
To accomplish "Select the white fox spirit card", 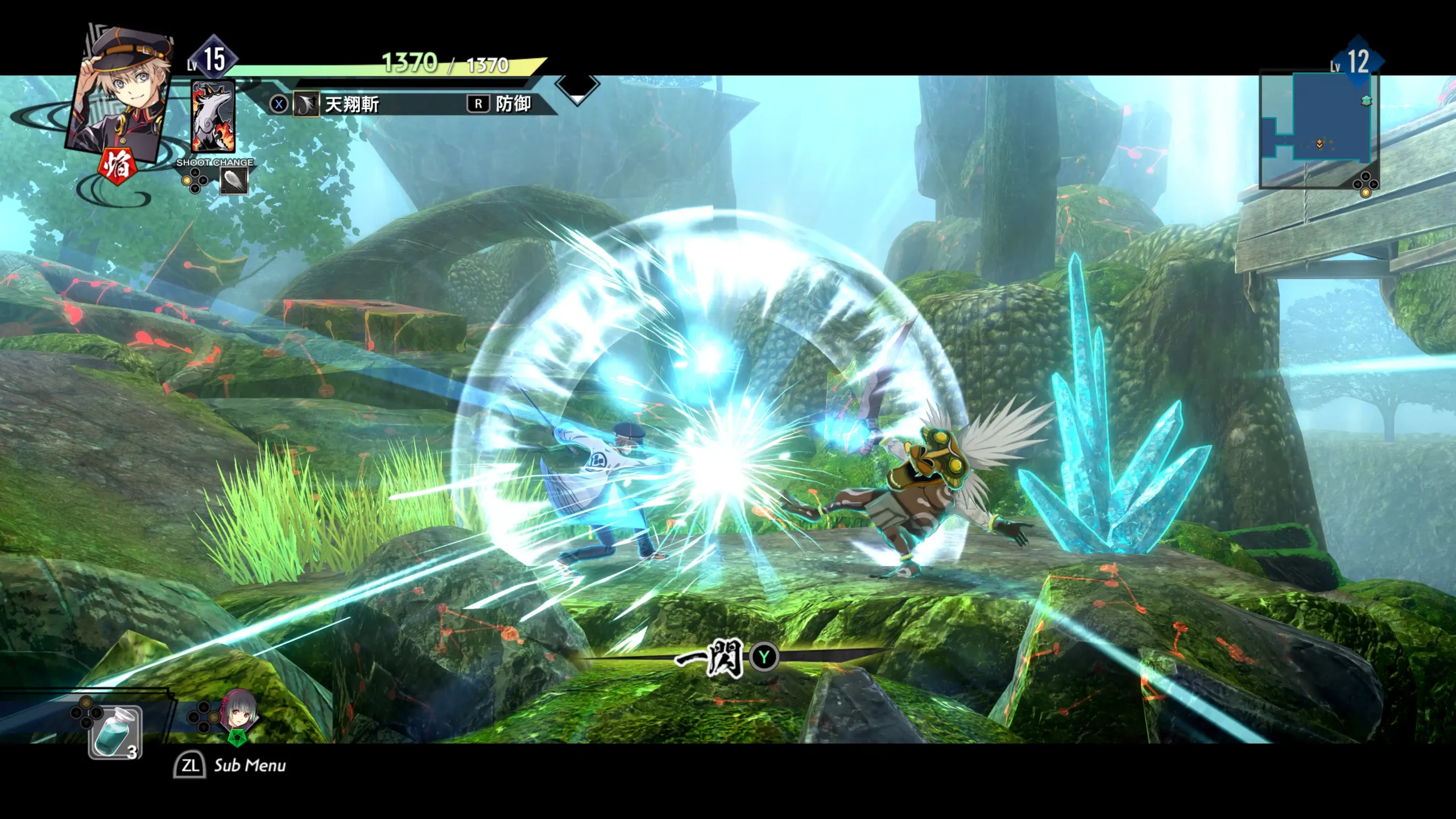I will (213, 117).
